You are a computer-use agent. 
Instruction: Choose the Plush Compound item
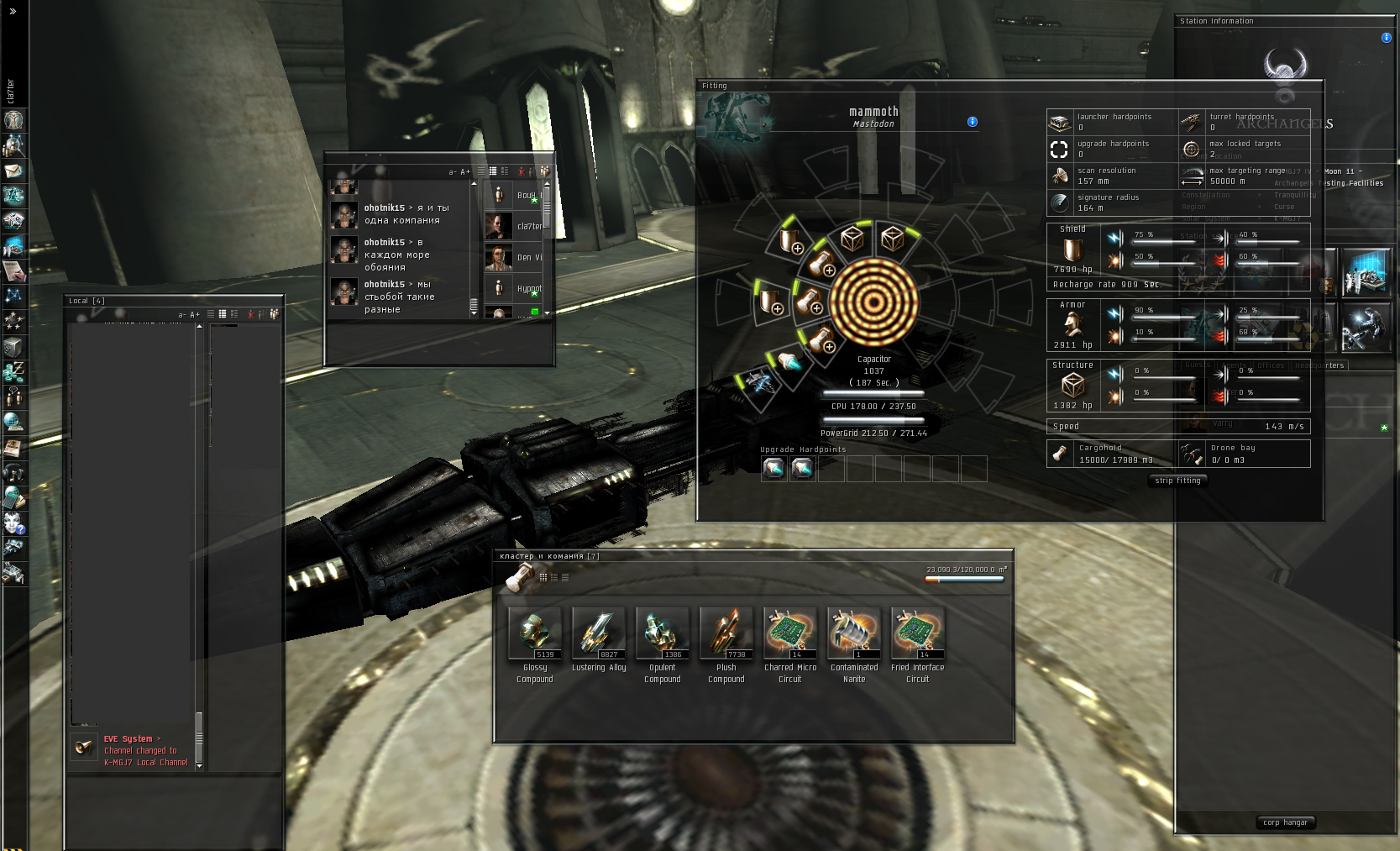pyautogui.click(x=726, y=634)
